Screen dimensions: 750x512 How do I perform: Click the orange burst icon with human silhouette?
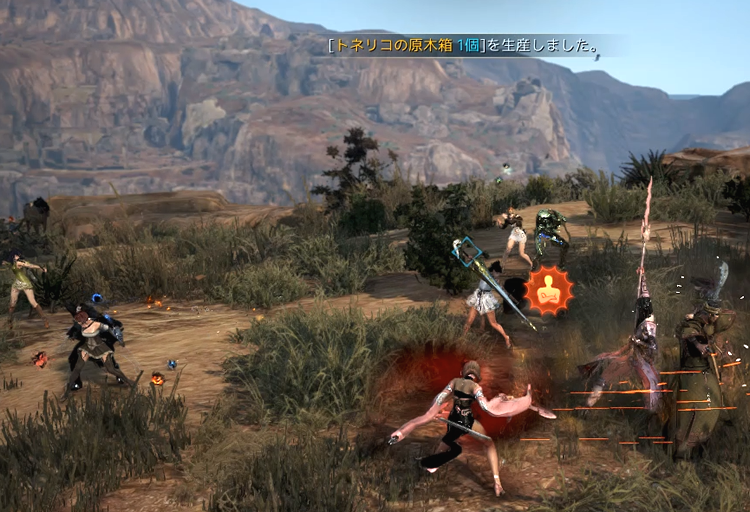click(549, 291)
